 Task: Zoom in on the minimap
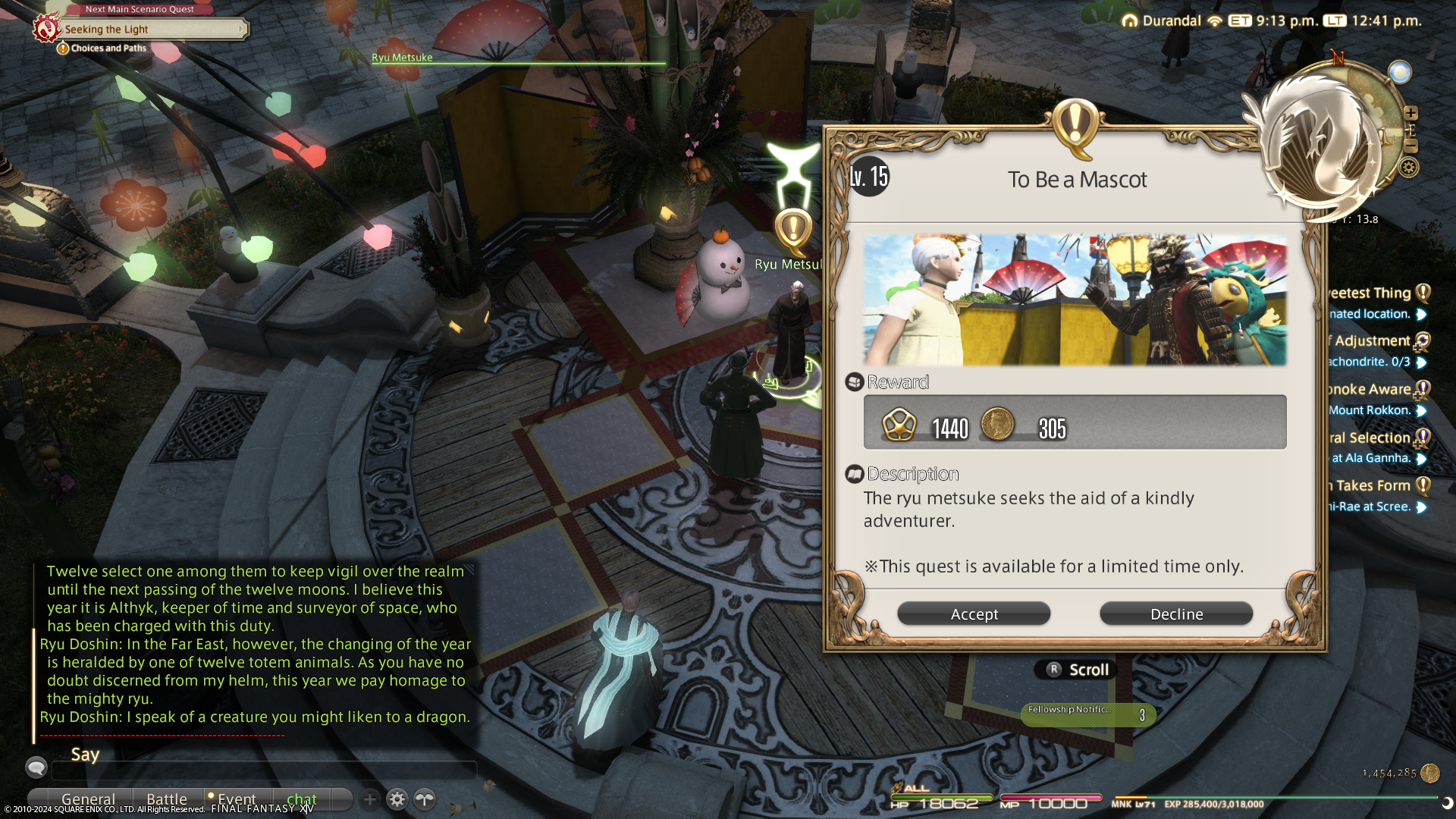(x=1410, y=113)
